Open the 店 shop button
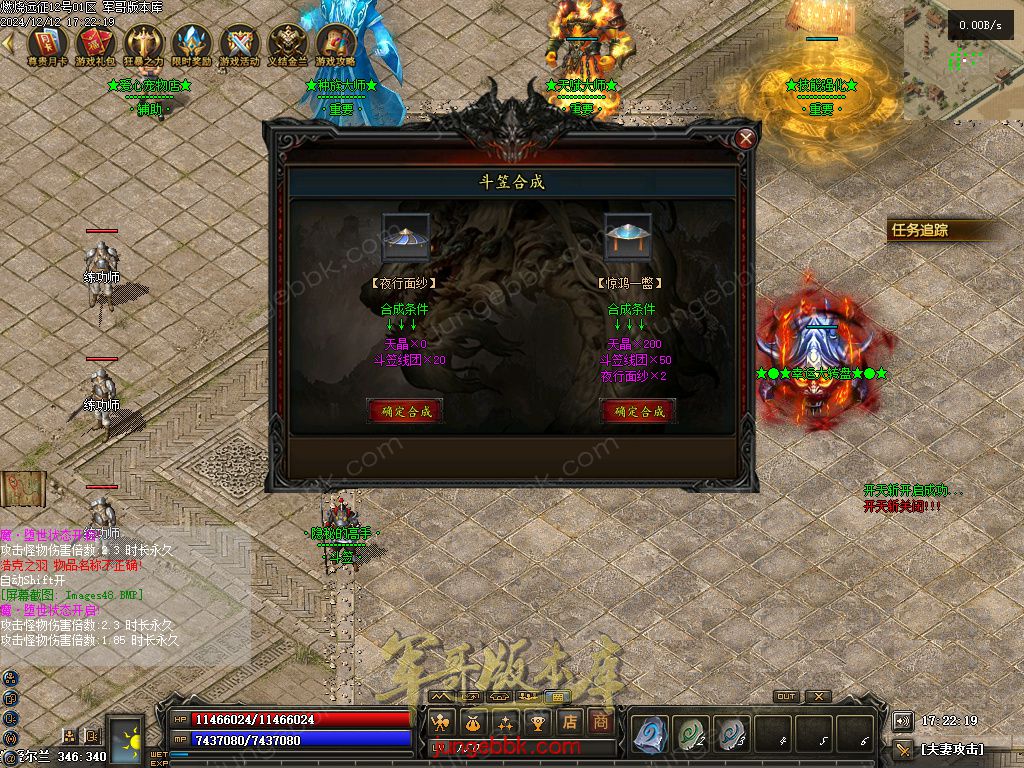The image size is (1024, 768). pyautogui.click(x=570, y=721)
